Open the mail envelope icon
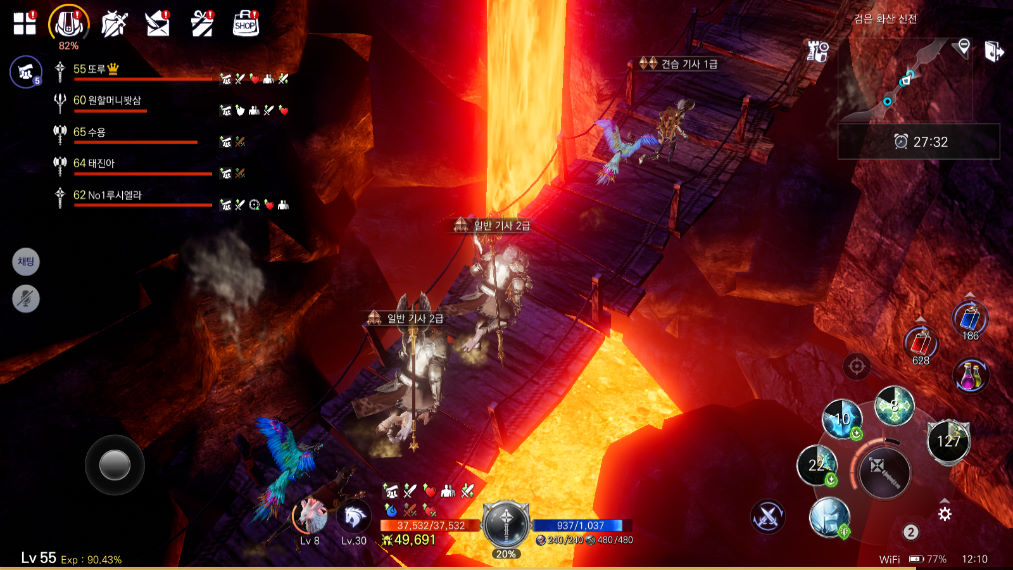Viewport: 1013px width, 570px height. 157,24
